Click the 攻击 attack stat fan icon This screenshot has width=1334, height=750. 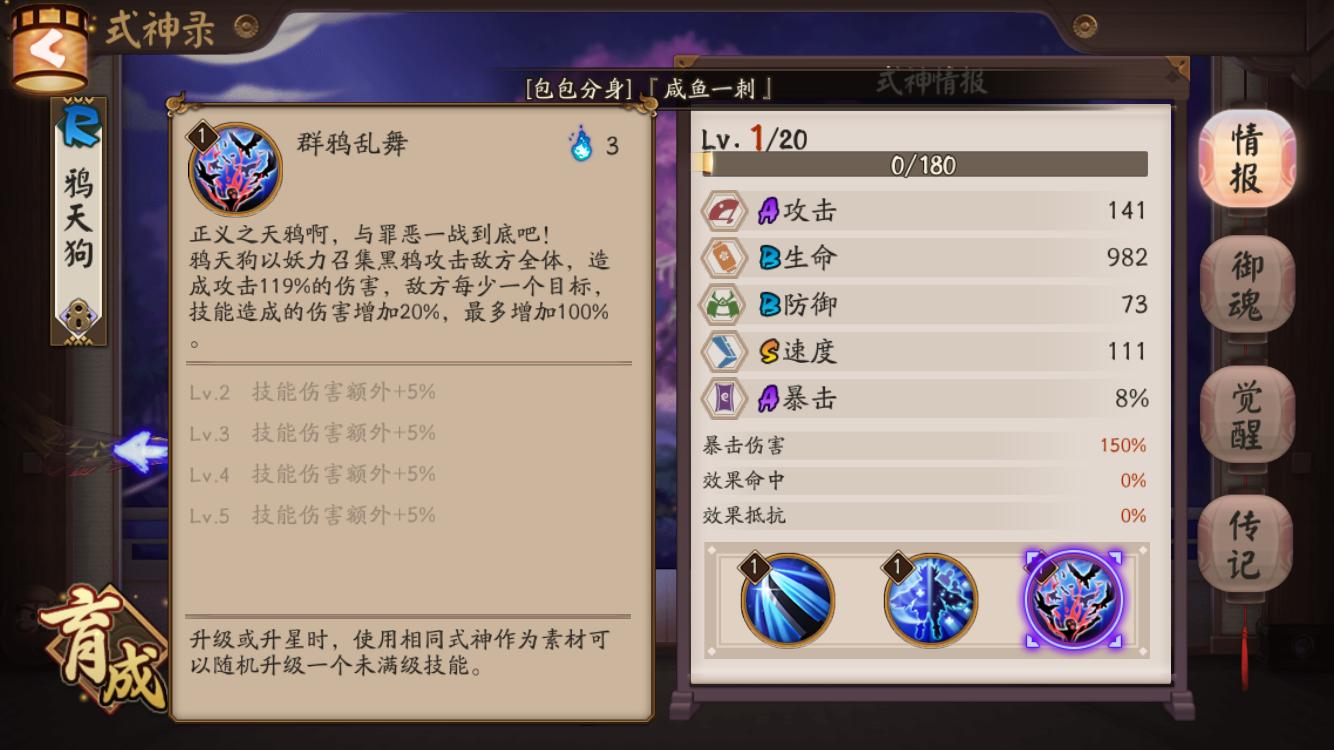(x=723, y=211)
